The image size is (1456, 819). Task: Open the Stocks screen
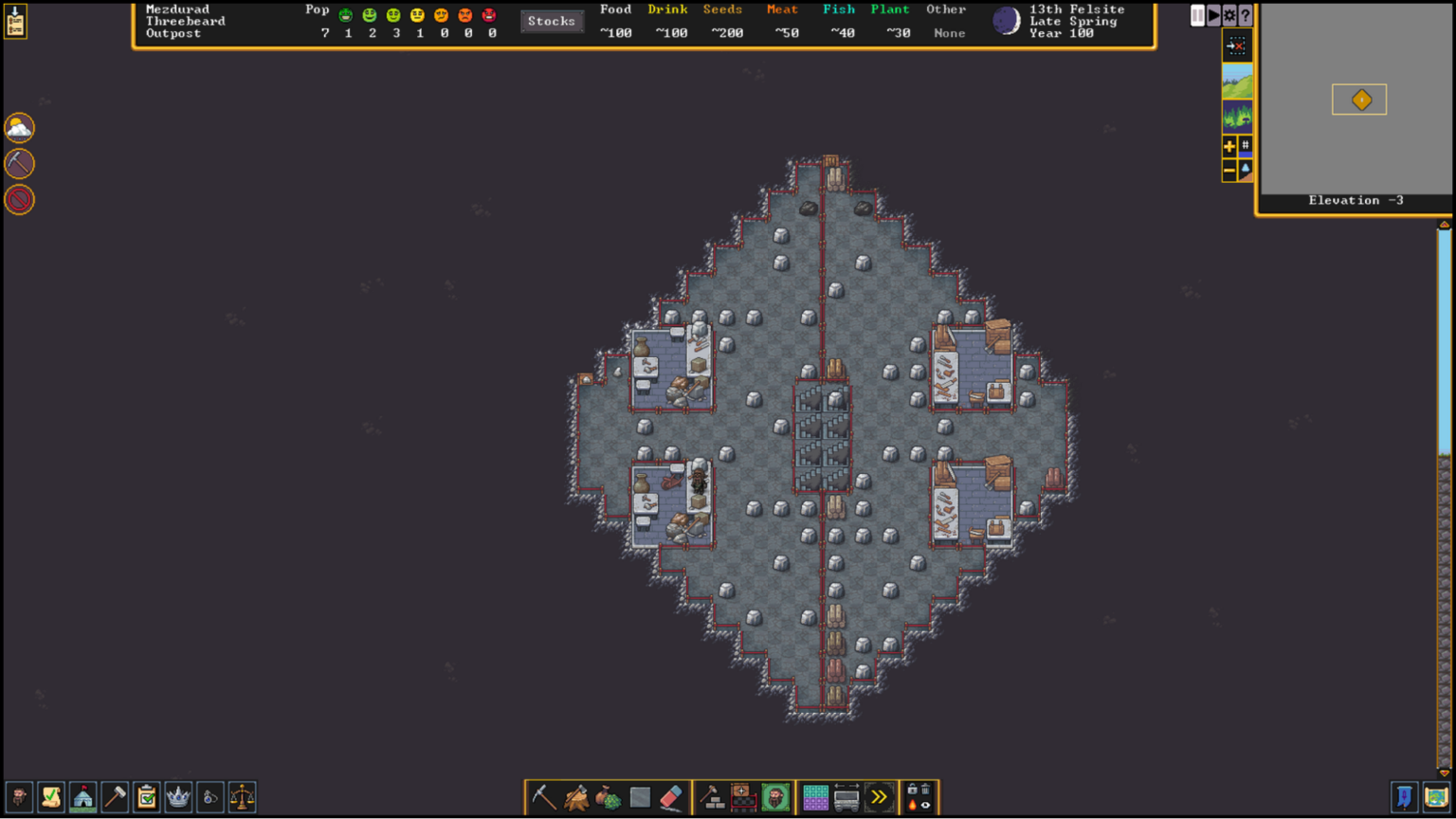pyautogui.click(x=553, y=20)
